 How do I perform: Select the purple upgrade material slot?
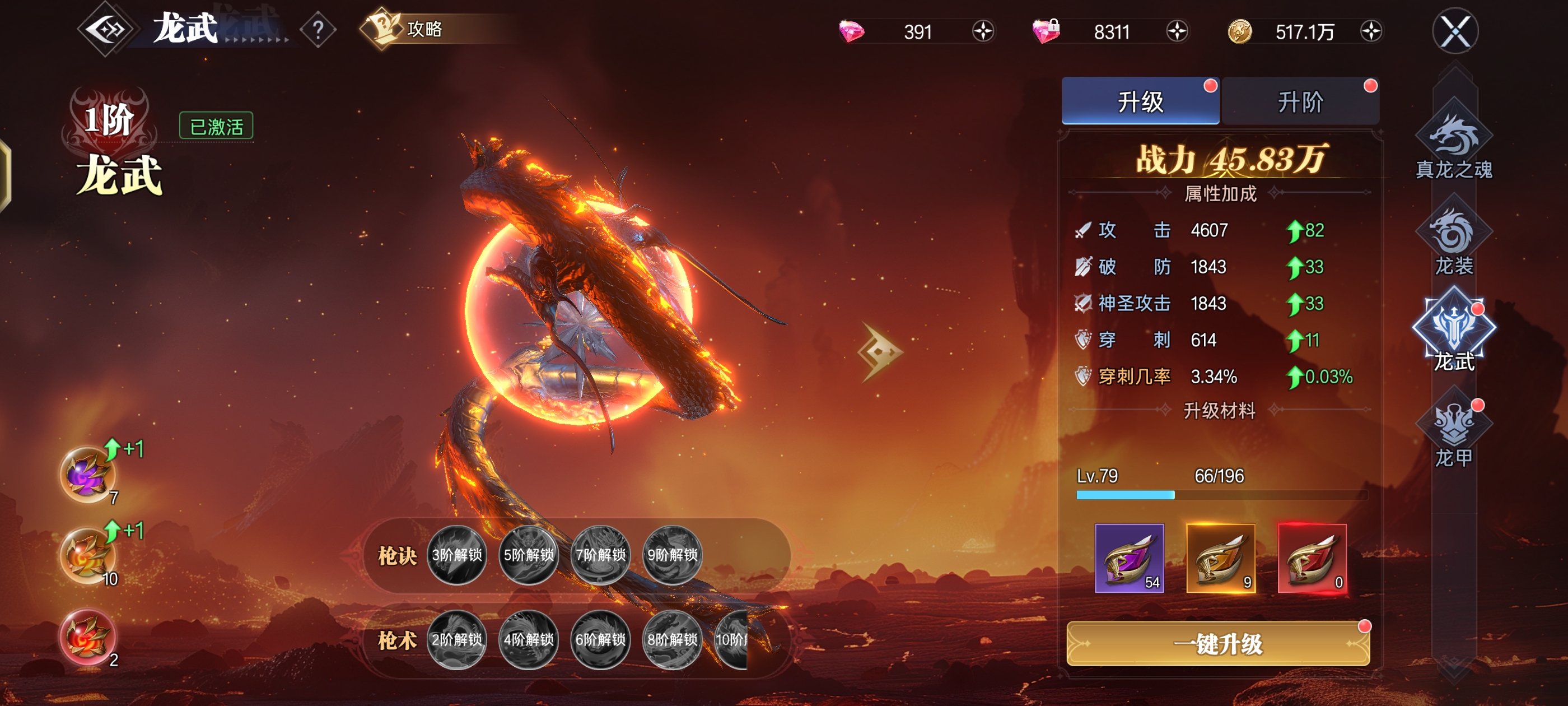pos(1129,558)
